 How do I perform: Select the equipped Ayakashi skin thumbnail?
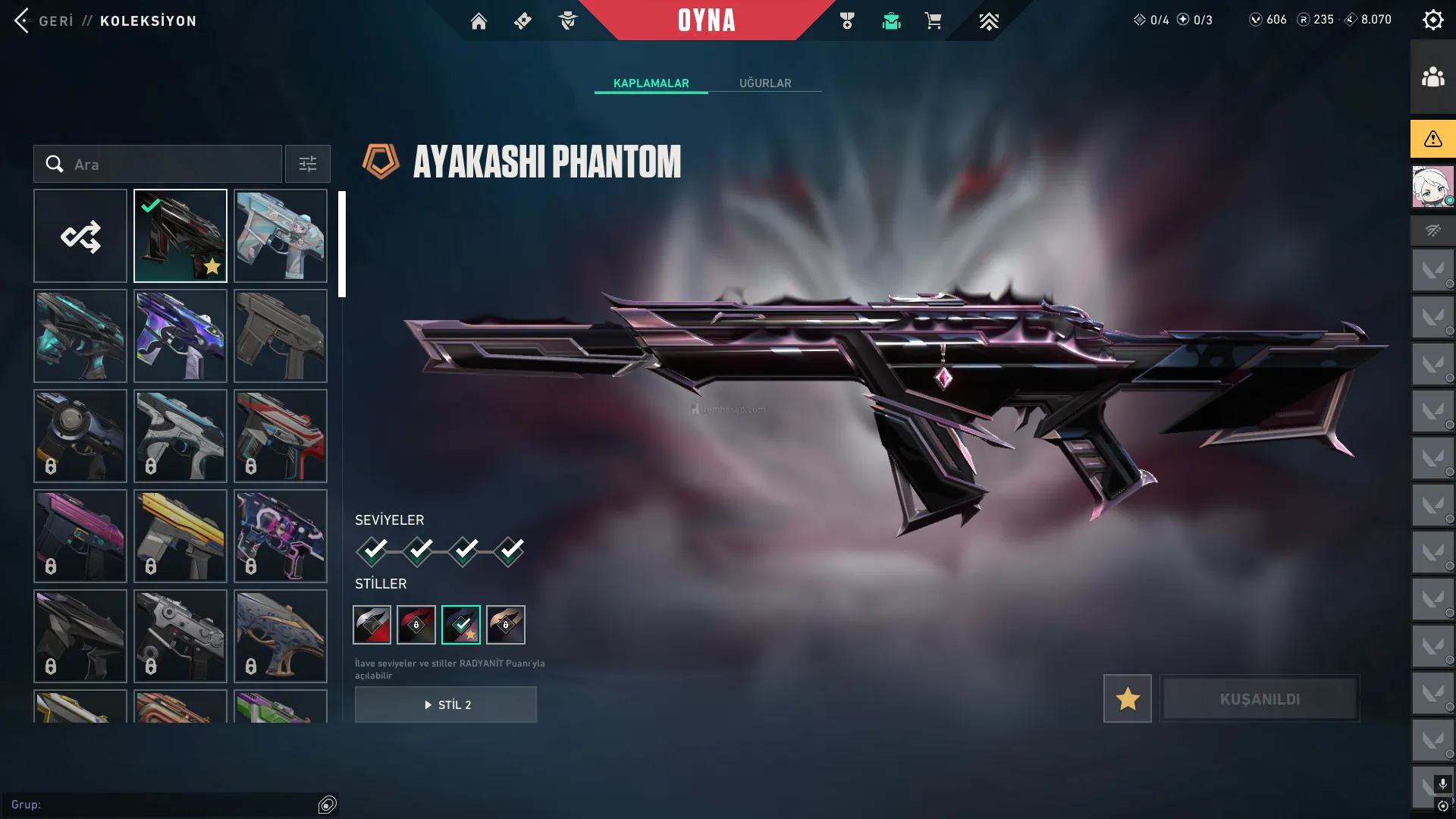coord(180,236)
